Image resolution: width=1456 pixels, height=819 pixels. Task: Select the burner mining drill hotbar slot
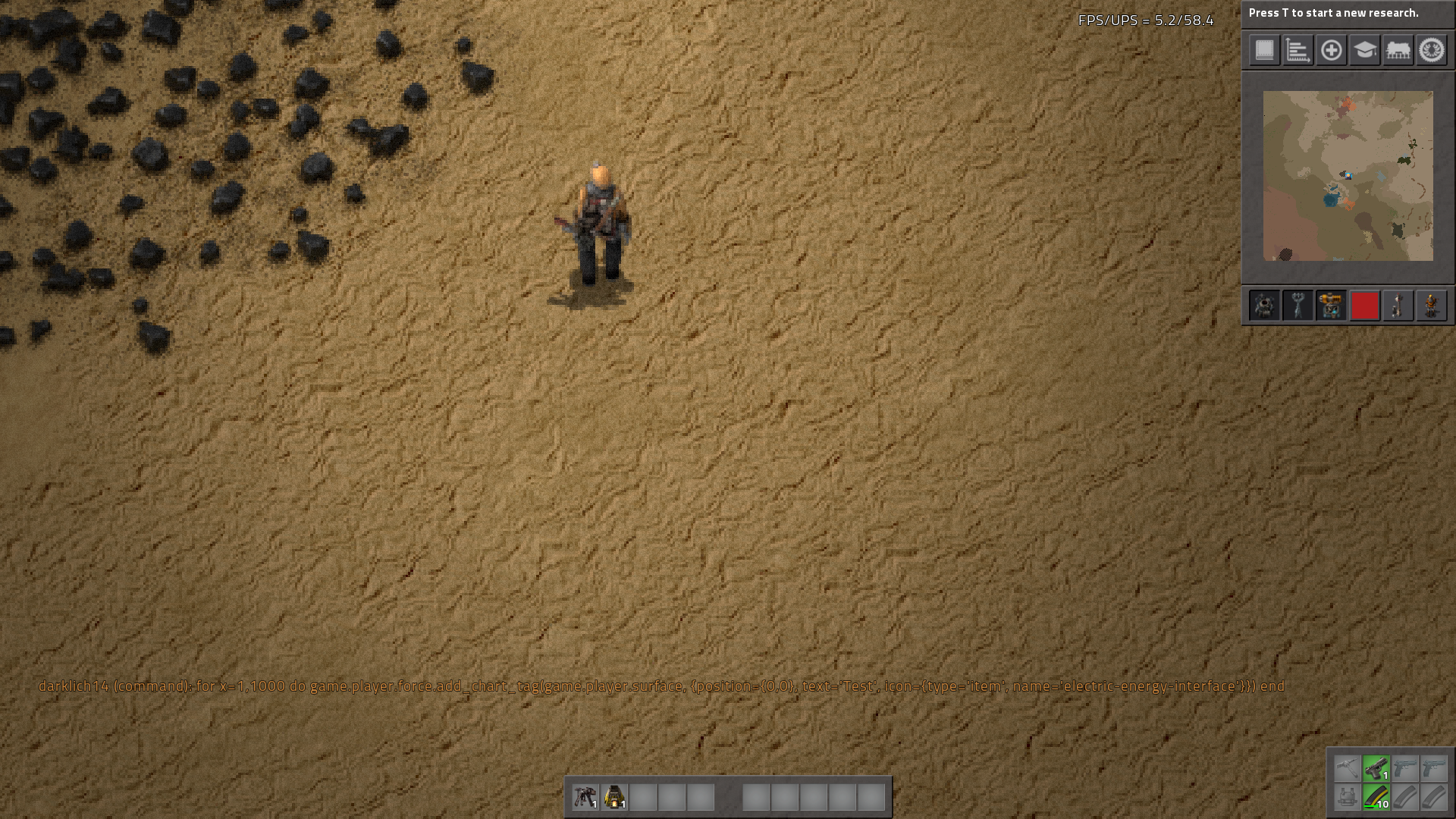click(585, 797)
